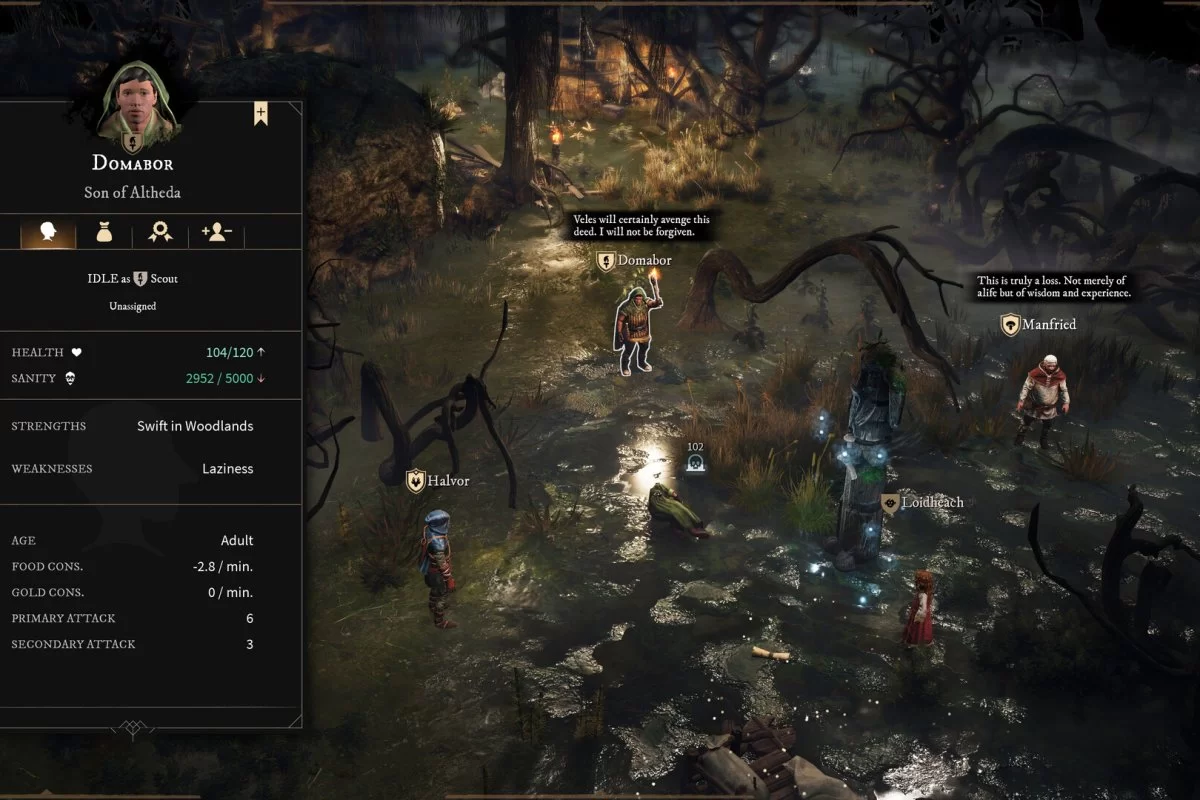This screenshot has width=1200, height=800.
Task: Select Loidheach's nameplate marker
Action: pyautogui.click(x=891, y=503)
